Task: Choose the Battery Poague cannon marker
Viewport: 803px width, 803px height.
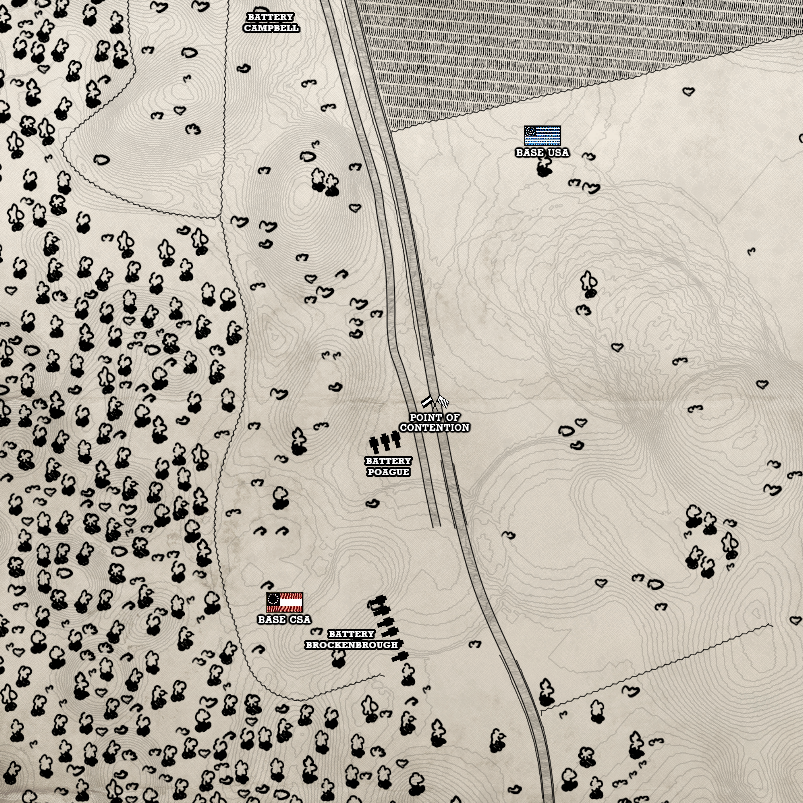Action: tap(385, 442)
